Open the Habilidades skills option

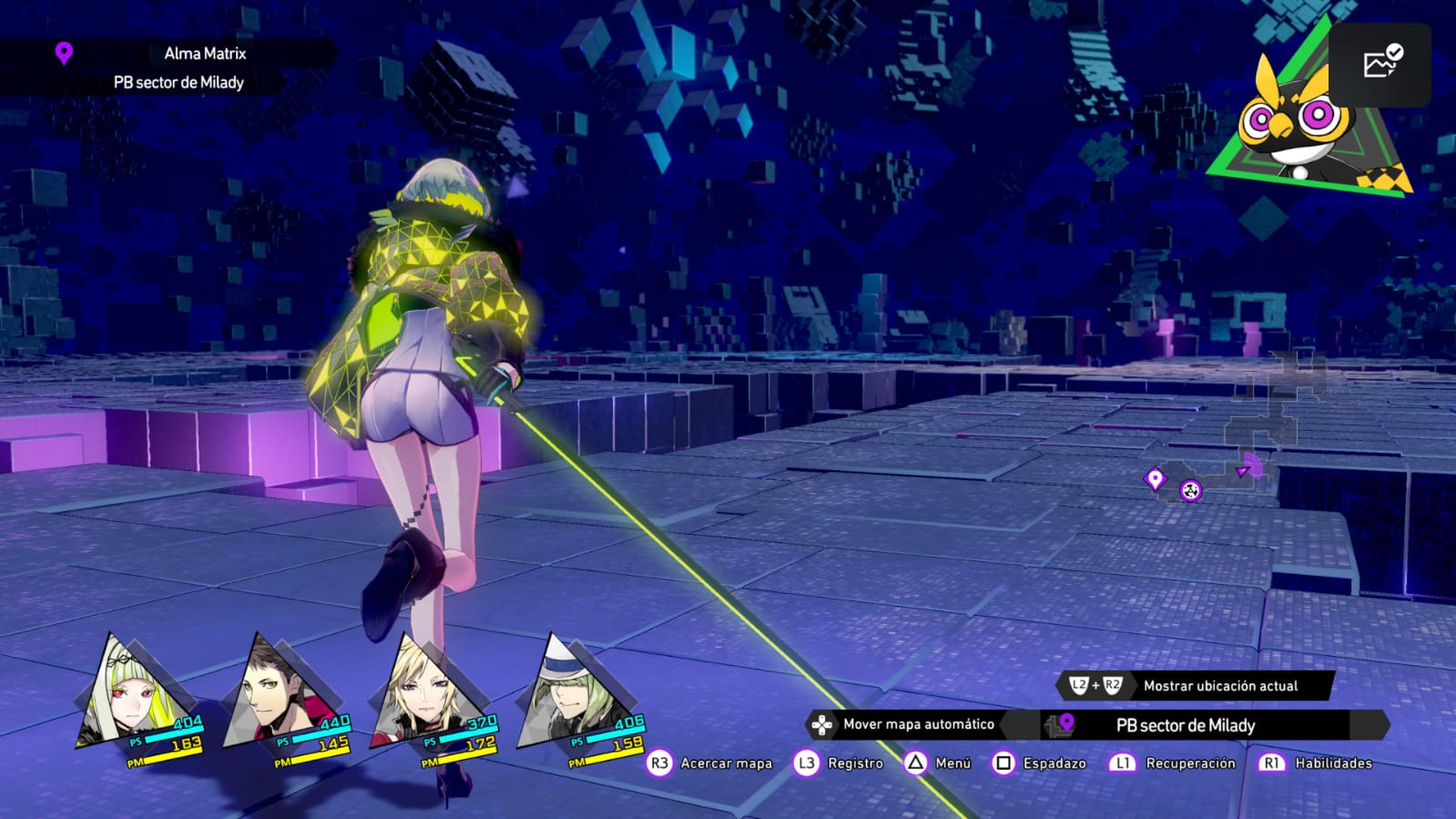[1332, 763]
